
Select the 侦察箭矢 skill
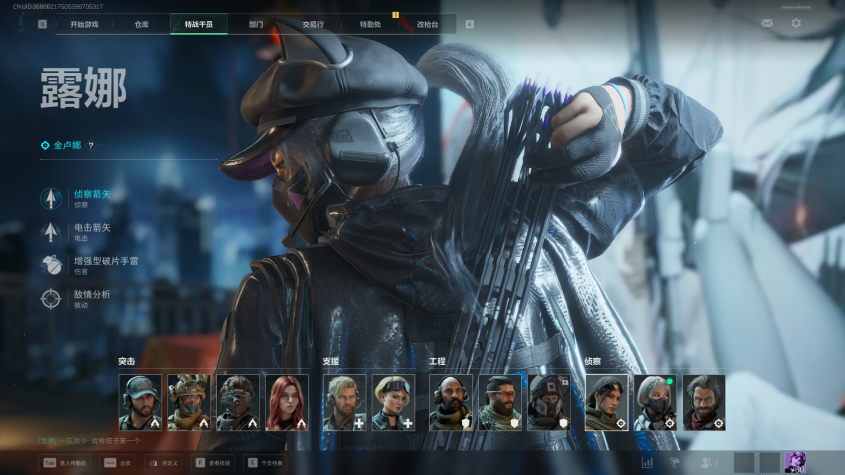coord(91,197)
